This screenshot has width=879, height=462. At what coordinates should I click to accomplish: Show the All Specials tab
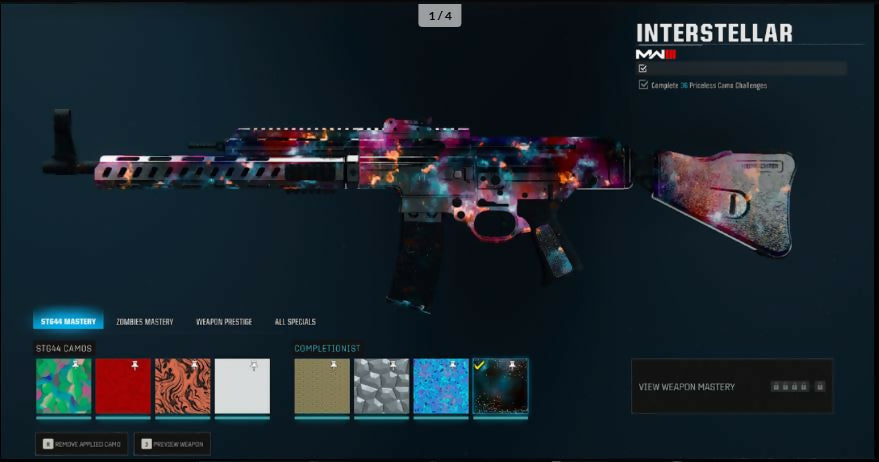pos(295,321)
